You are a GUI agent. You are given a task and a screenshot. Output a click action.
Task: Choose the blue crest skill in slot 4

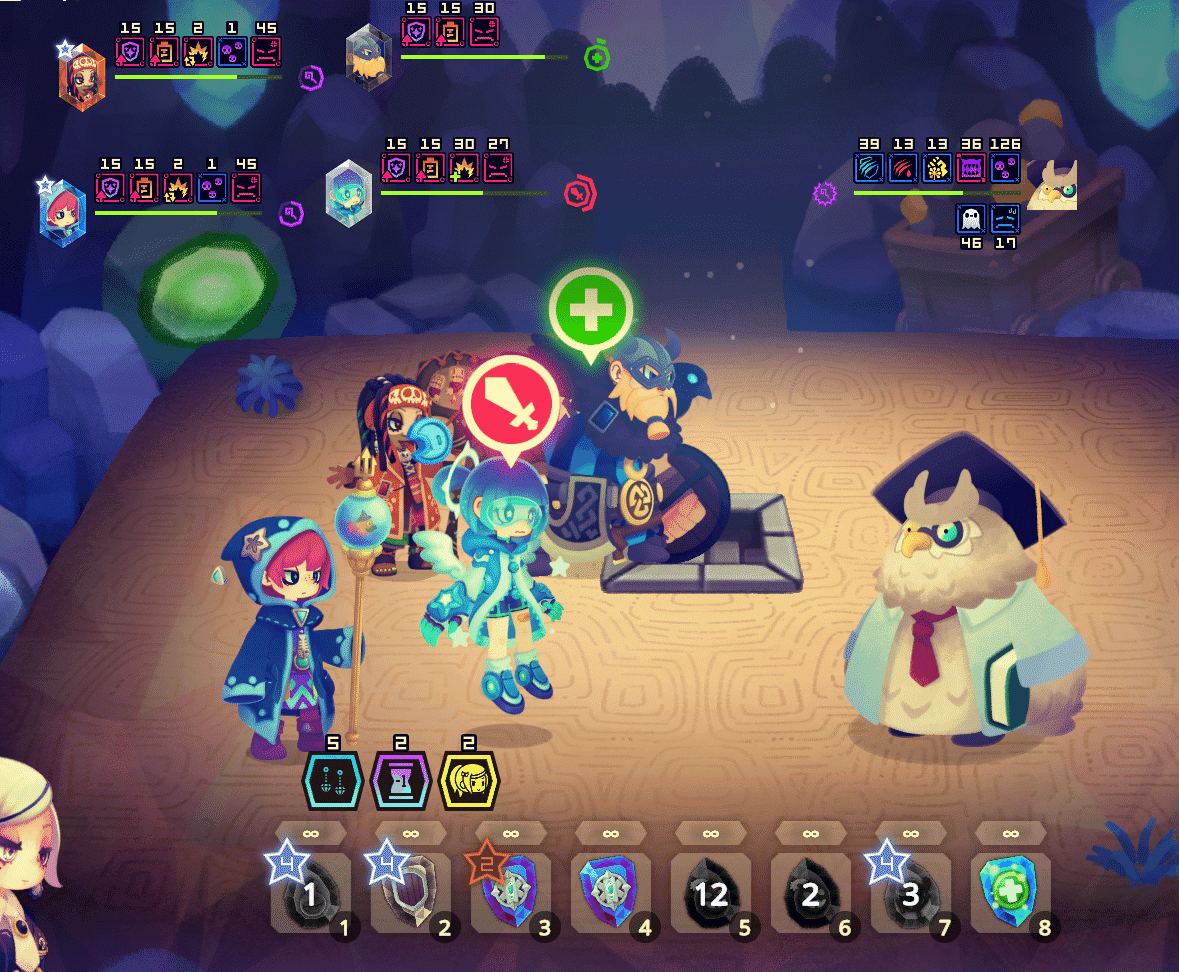[x=610, y=893]
